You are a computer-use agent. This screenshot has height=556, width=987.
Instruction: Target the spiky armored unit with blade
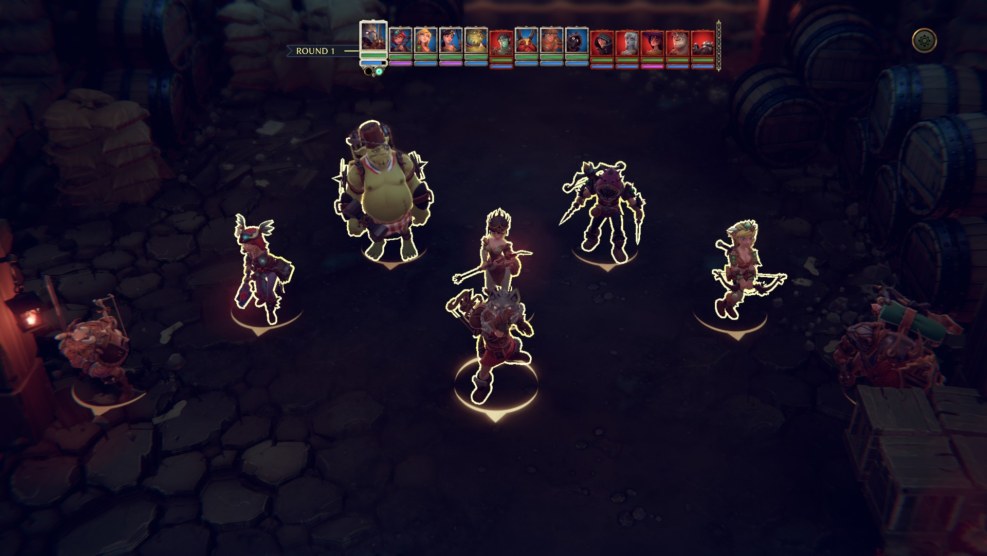tap(604, 212)
